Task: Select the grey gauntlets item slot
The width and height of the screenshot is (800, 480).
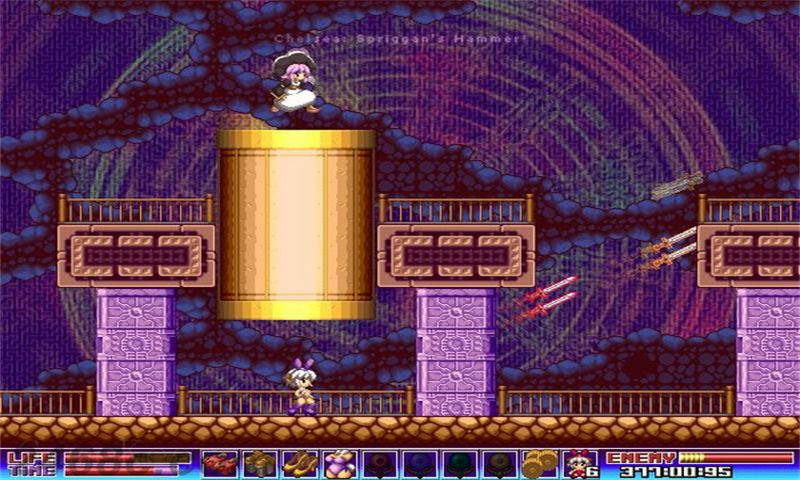Action: 259,464
